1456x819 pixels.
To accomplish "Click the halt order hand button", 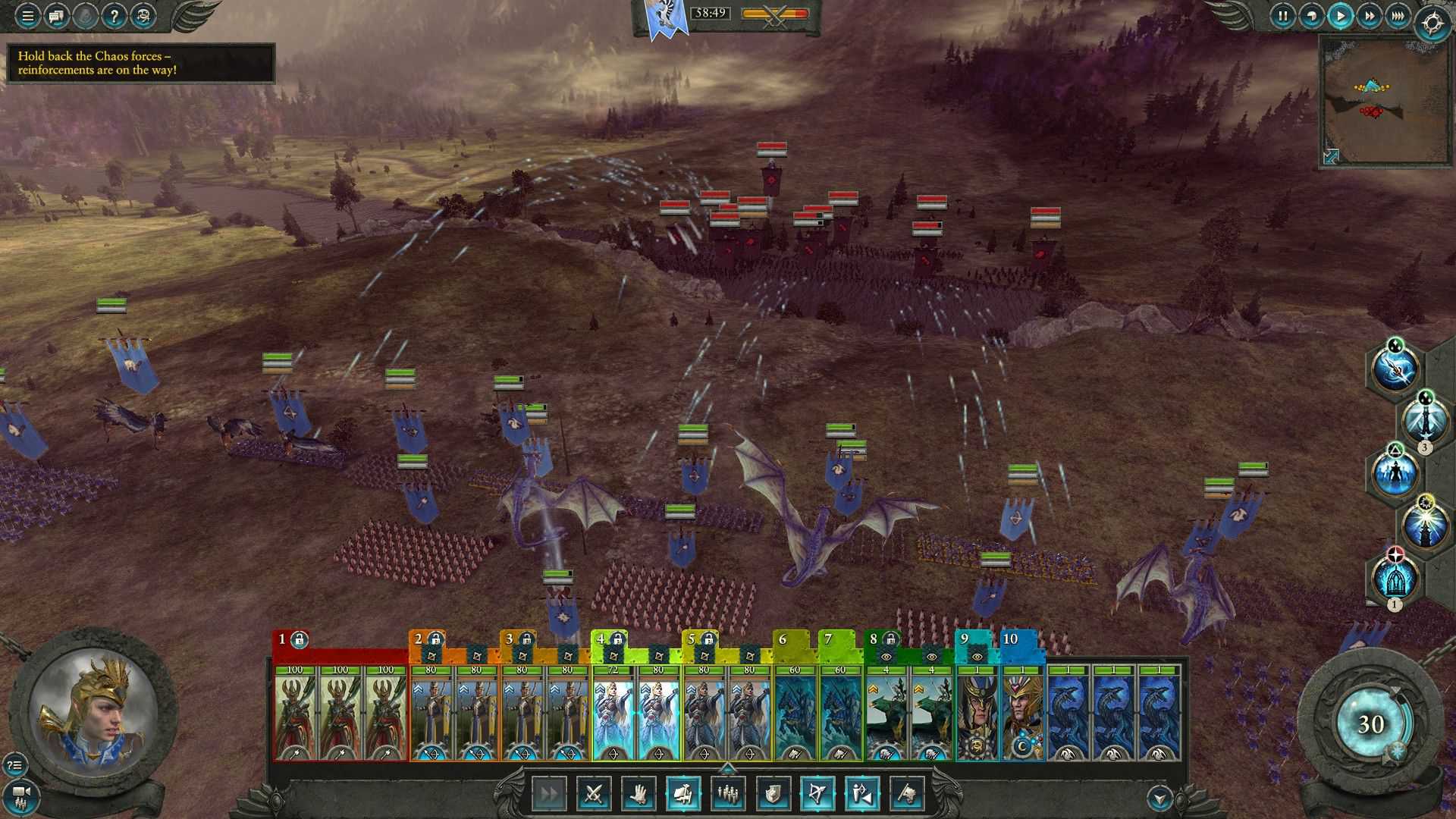I will coord(639,794).
